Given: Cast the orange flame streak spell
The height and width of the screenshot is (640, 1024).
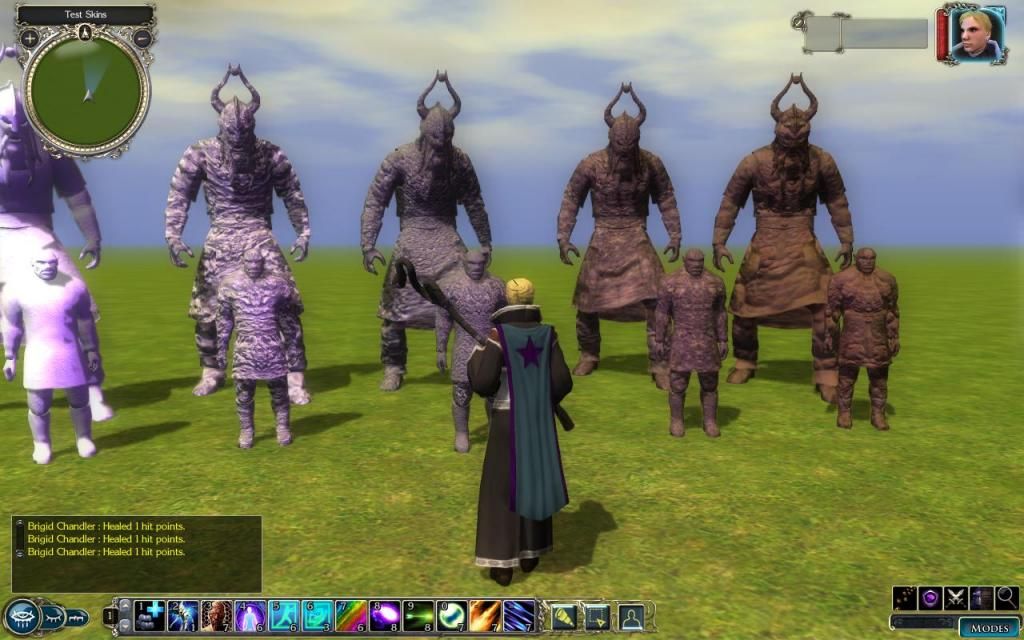Looking at the screenshot, I should [486, 615].
